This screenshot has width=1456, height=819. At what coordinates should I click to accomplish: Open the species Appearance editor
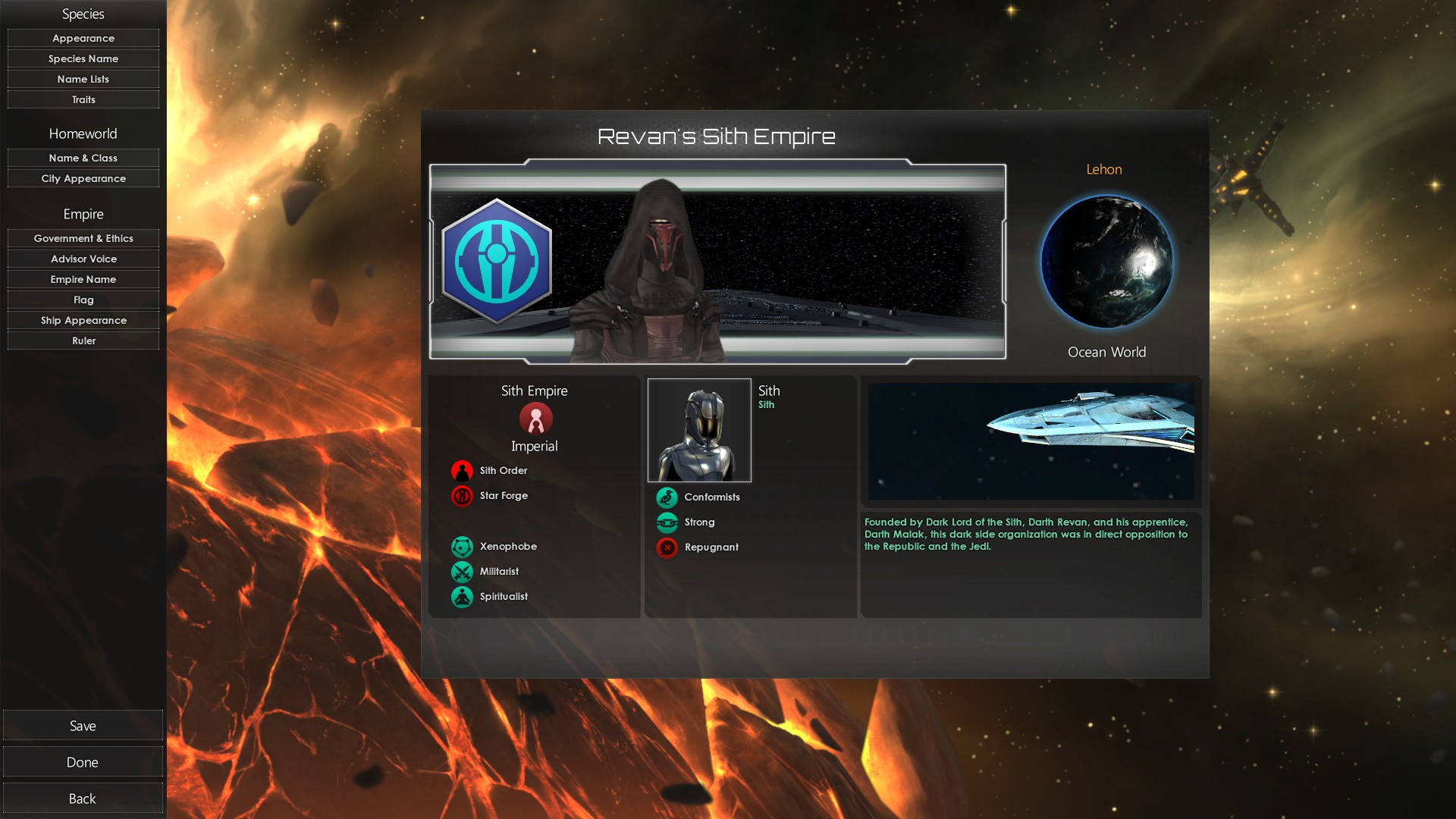83,38
